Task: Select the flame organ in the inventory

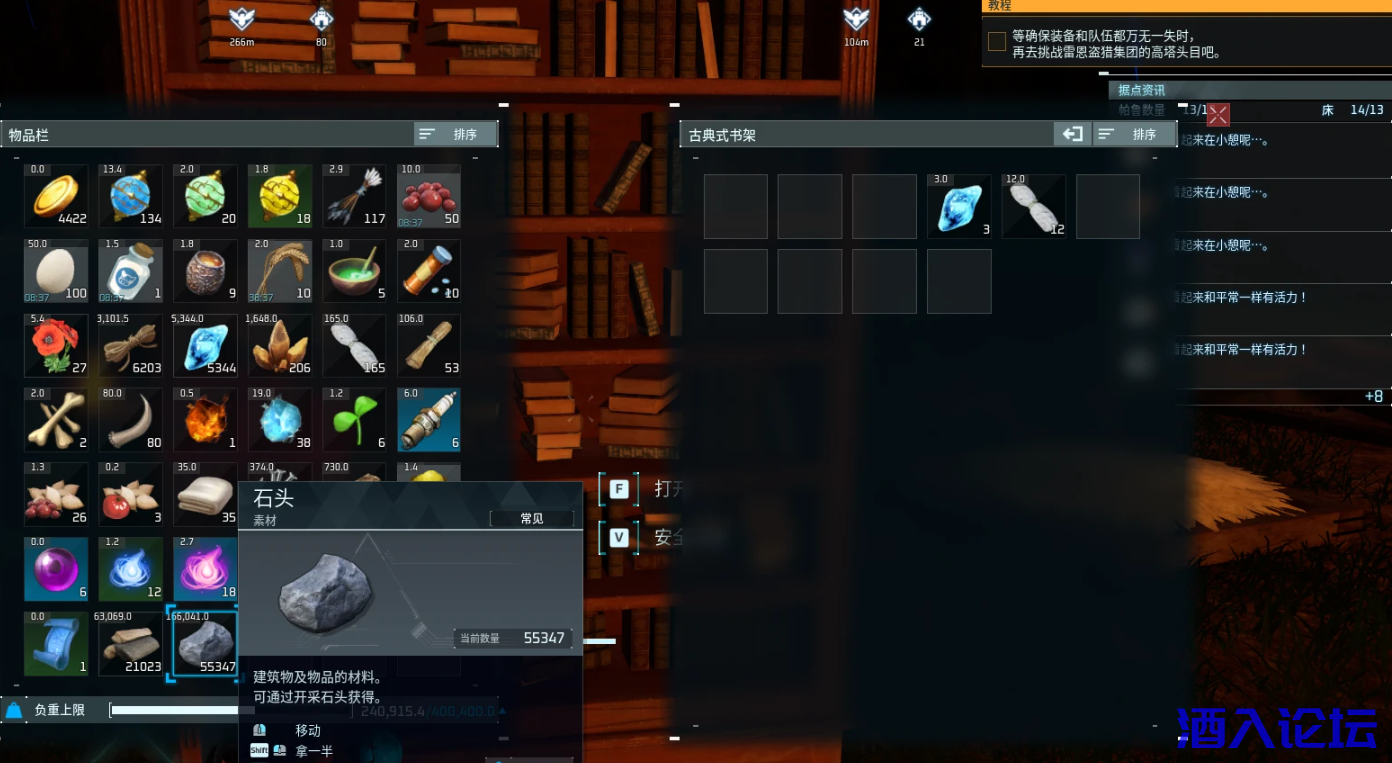Action: 204,419
